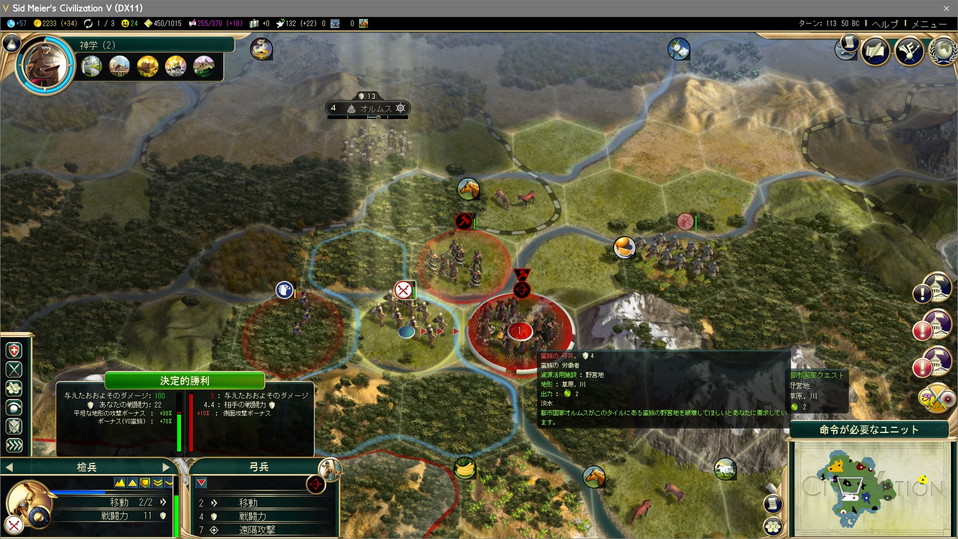The image size is (958, 539).
Task: Cycle to the next unit with right arrow
Action: [x=166, y=467]
